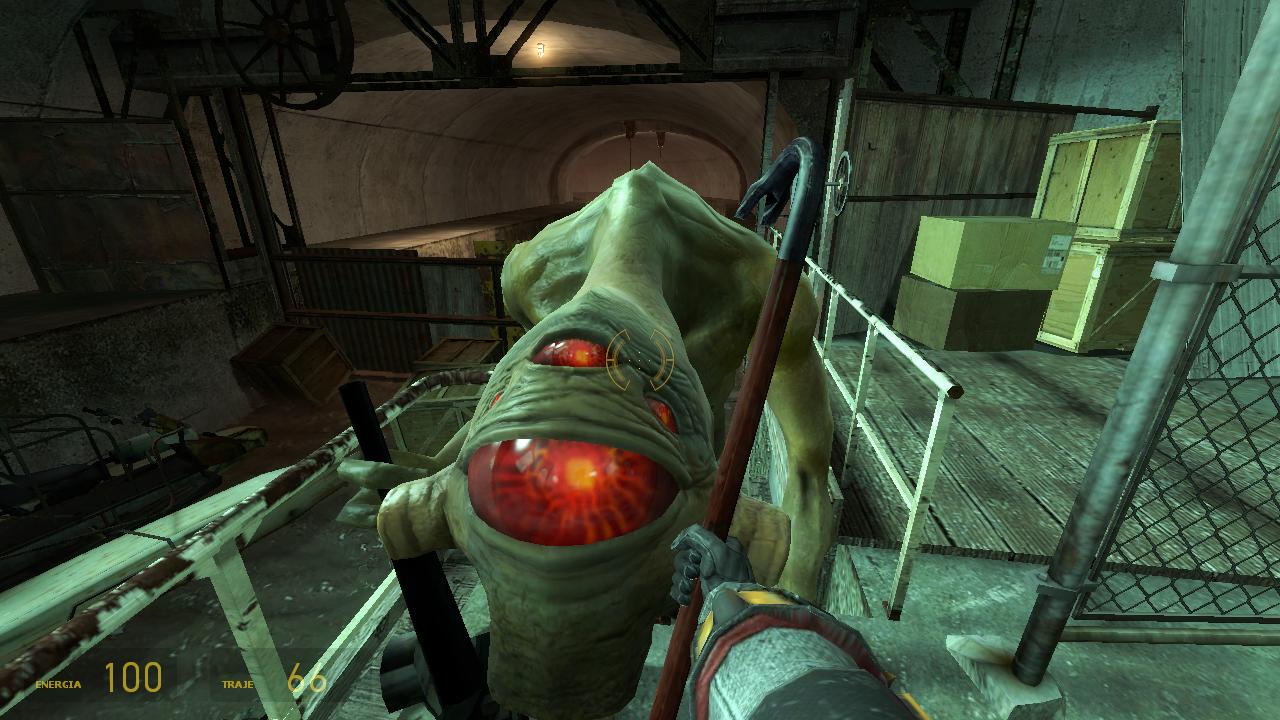This screenshot has width=1280, height=720.
Task: Click the circular crosshair reticle
Action: pyautogui.click(x=638, y=360)
